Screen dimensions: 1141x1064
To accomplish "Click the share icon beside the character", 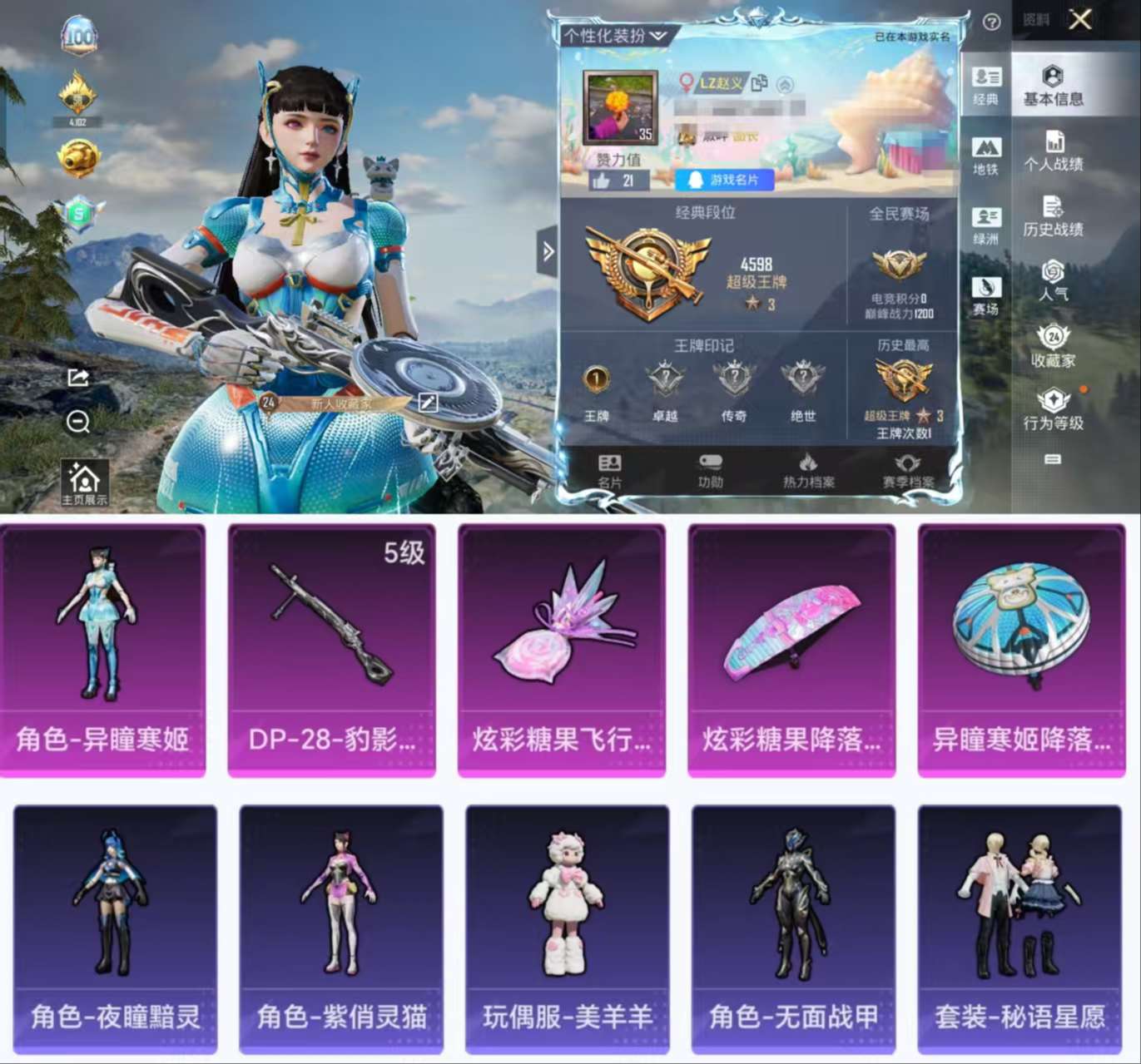I will (x=77, y=379).
